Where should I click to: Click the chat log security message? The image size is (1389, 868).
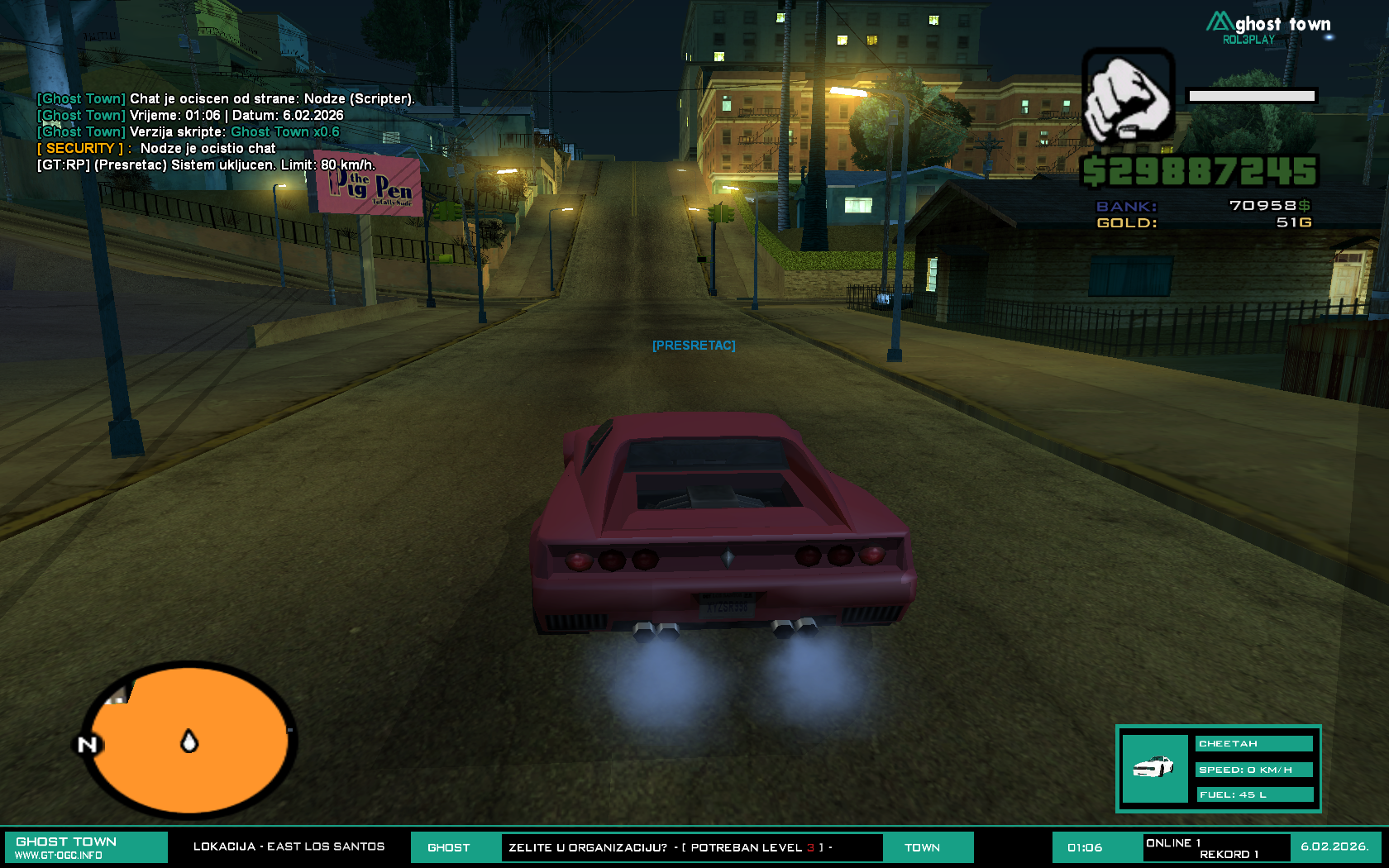(157, 149)
